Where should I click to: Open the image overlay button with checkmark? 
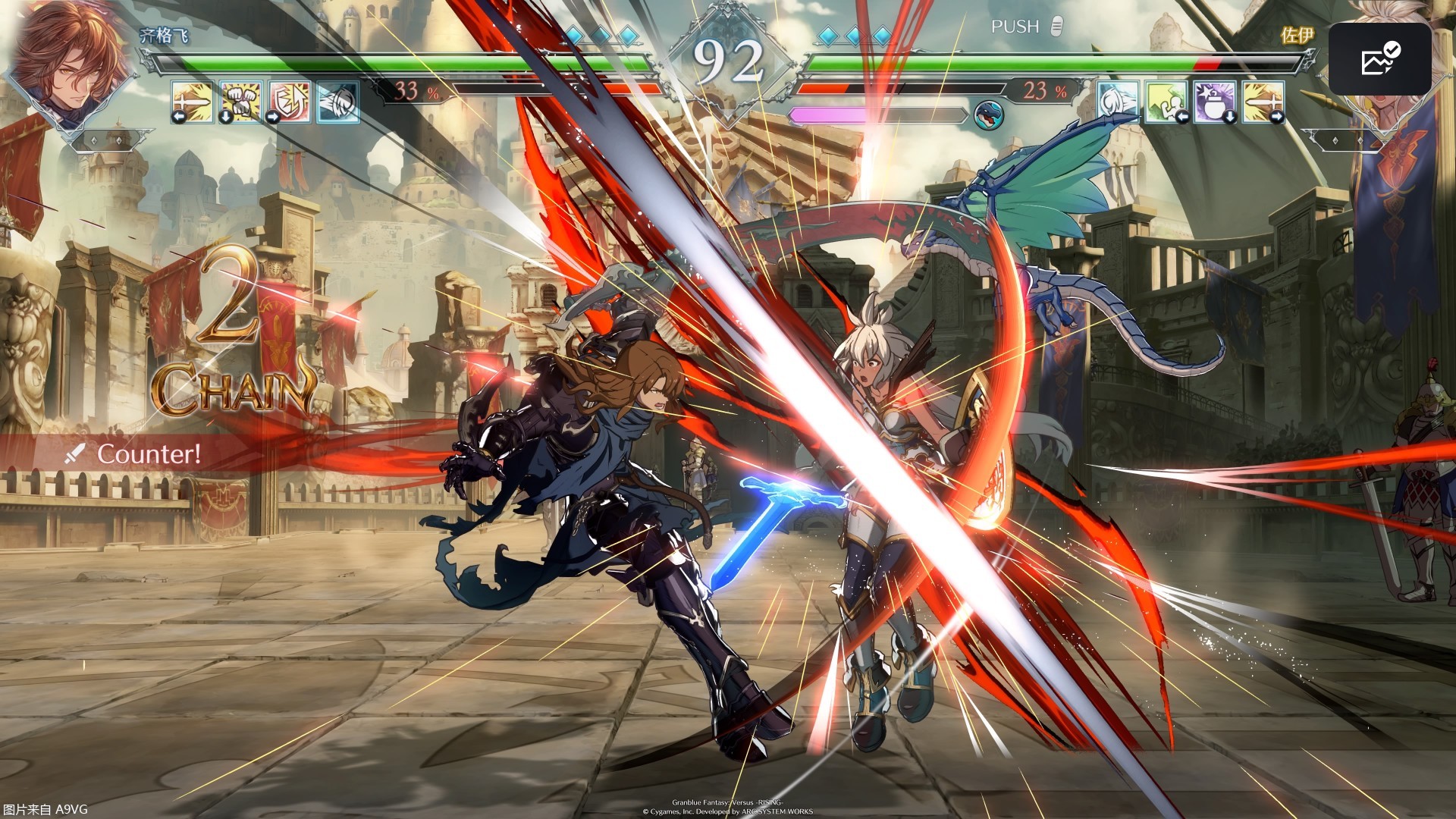coord(1379,59)
